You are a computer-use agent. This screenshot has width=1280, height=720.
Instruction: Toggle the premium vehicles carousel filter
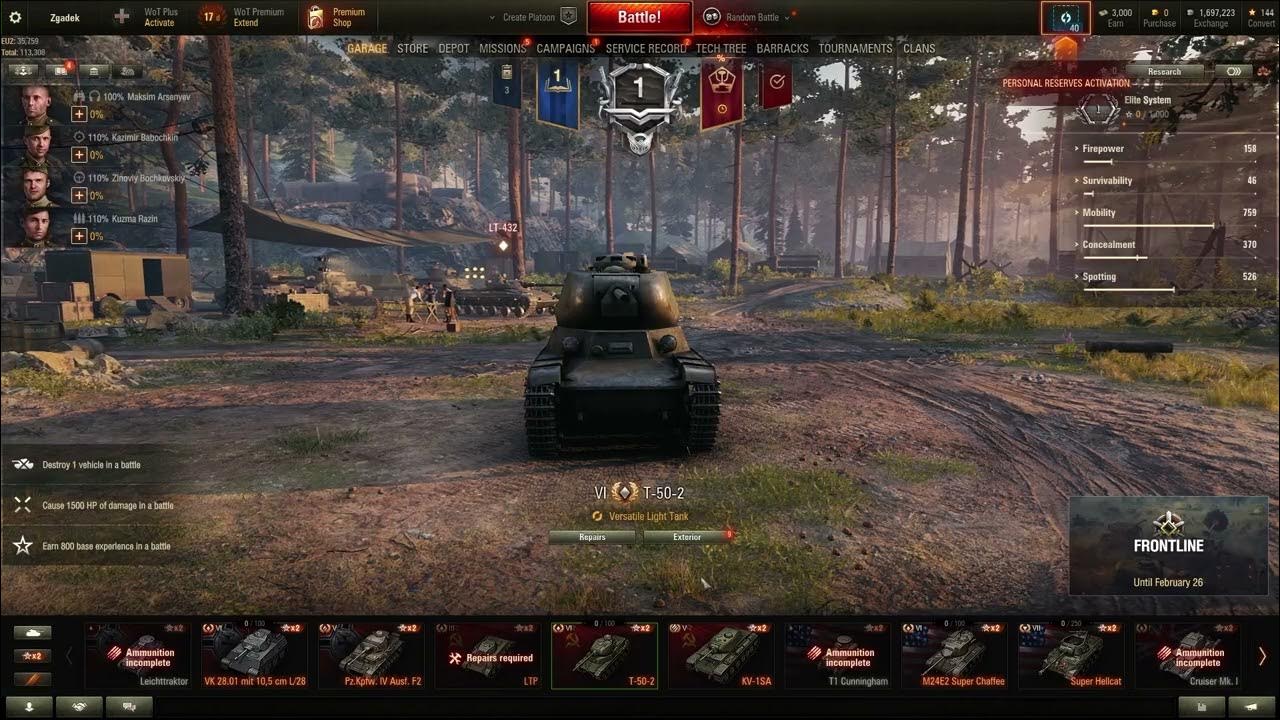tap(32, 679)
